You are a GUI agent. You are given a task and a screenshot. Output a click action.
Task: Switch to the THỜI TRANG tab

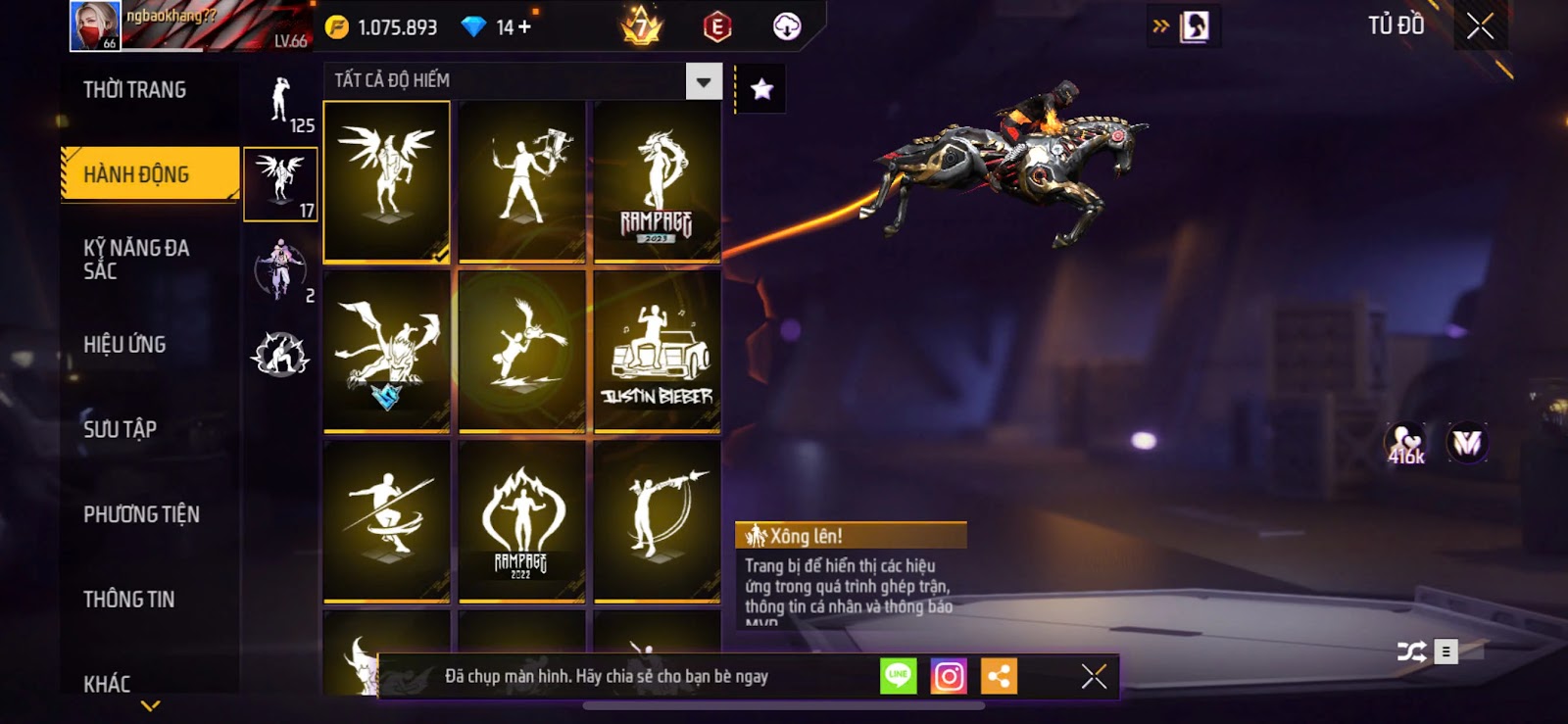click(x=135, y=90)
